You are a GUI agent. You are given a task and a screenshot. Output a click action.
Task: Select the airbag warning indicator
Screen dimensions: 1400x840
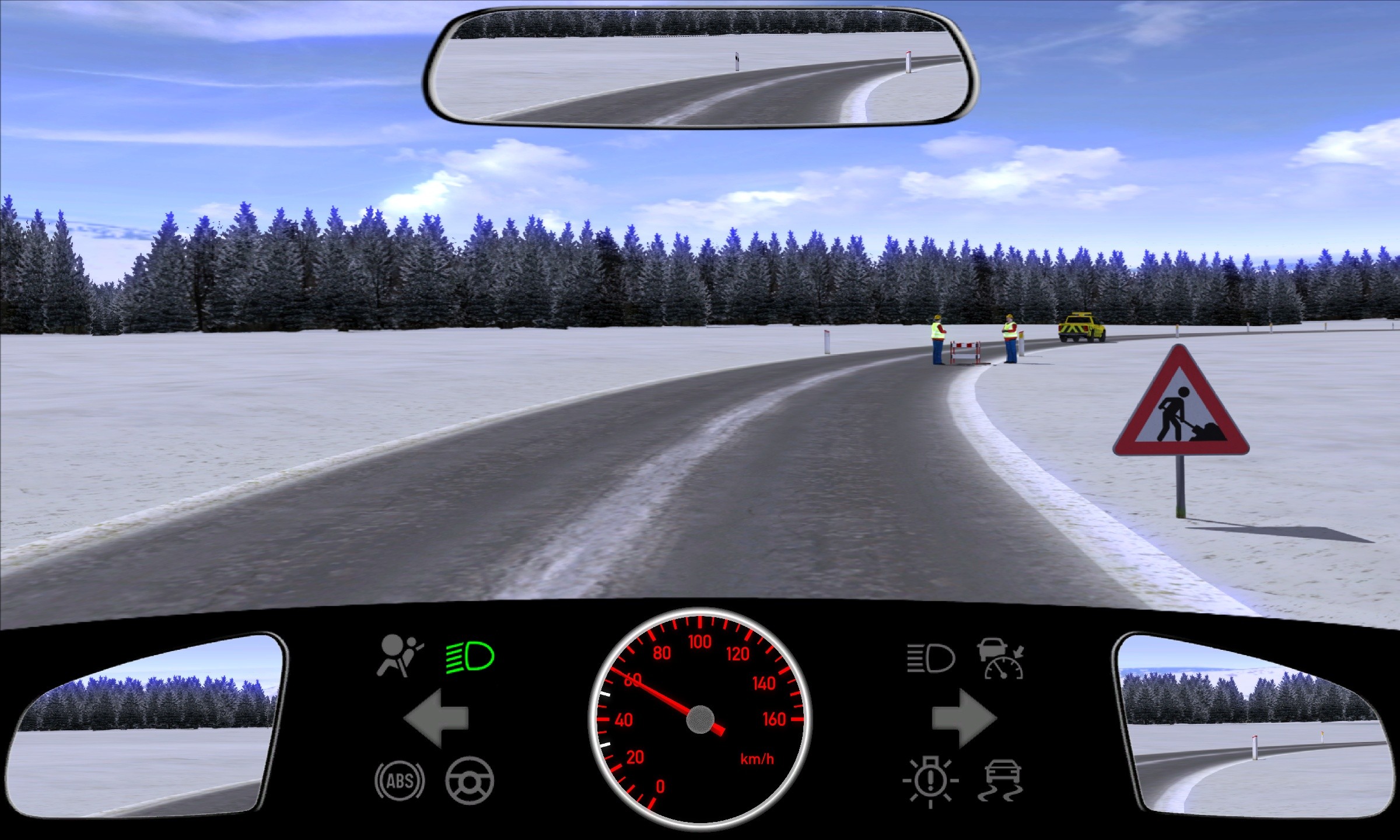coord(400,656)
